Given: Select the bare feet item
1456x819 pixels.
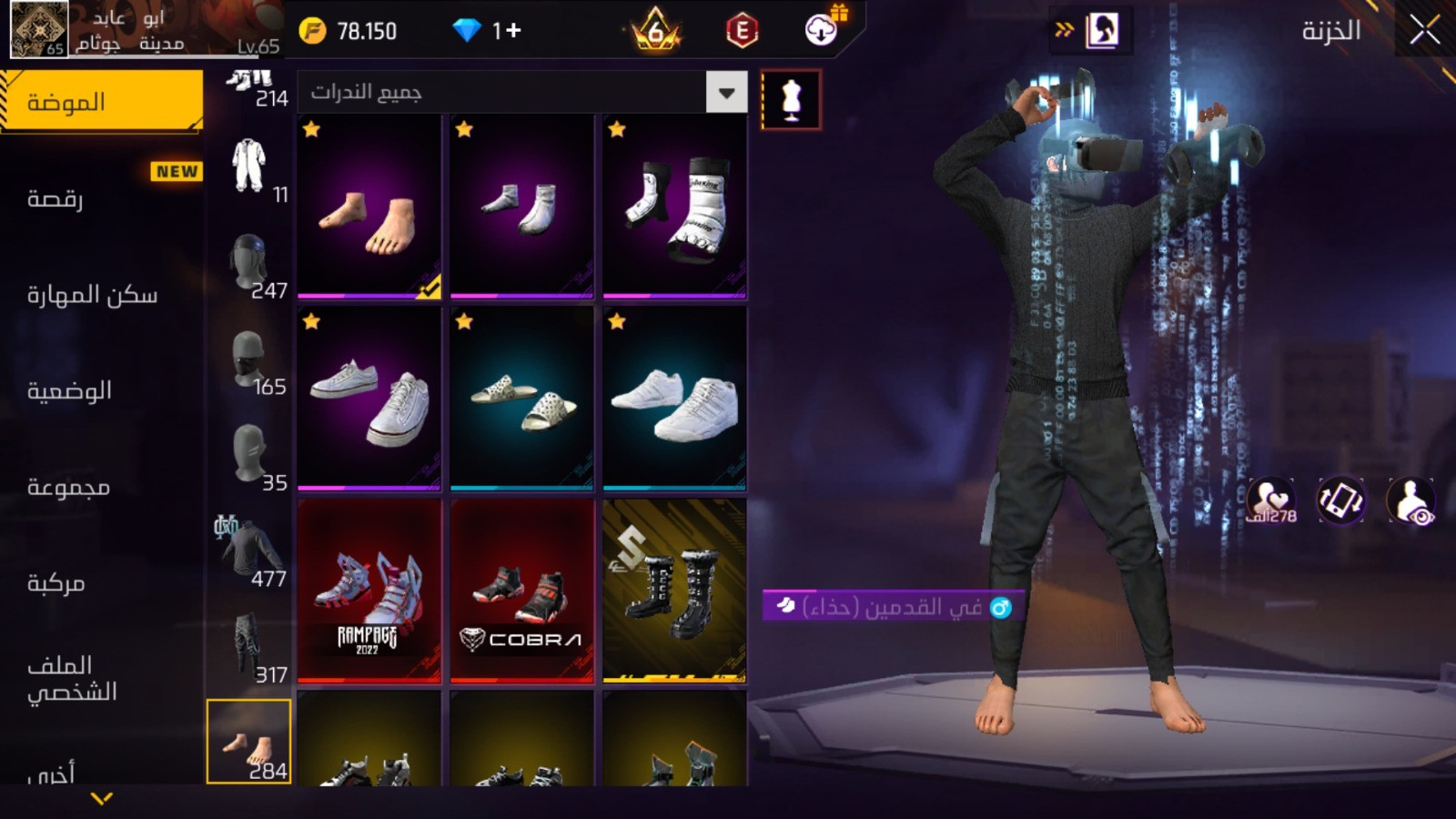Looking at the screenshot, I should click(369, 207).
